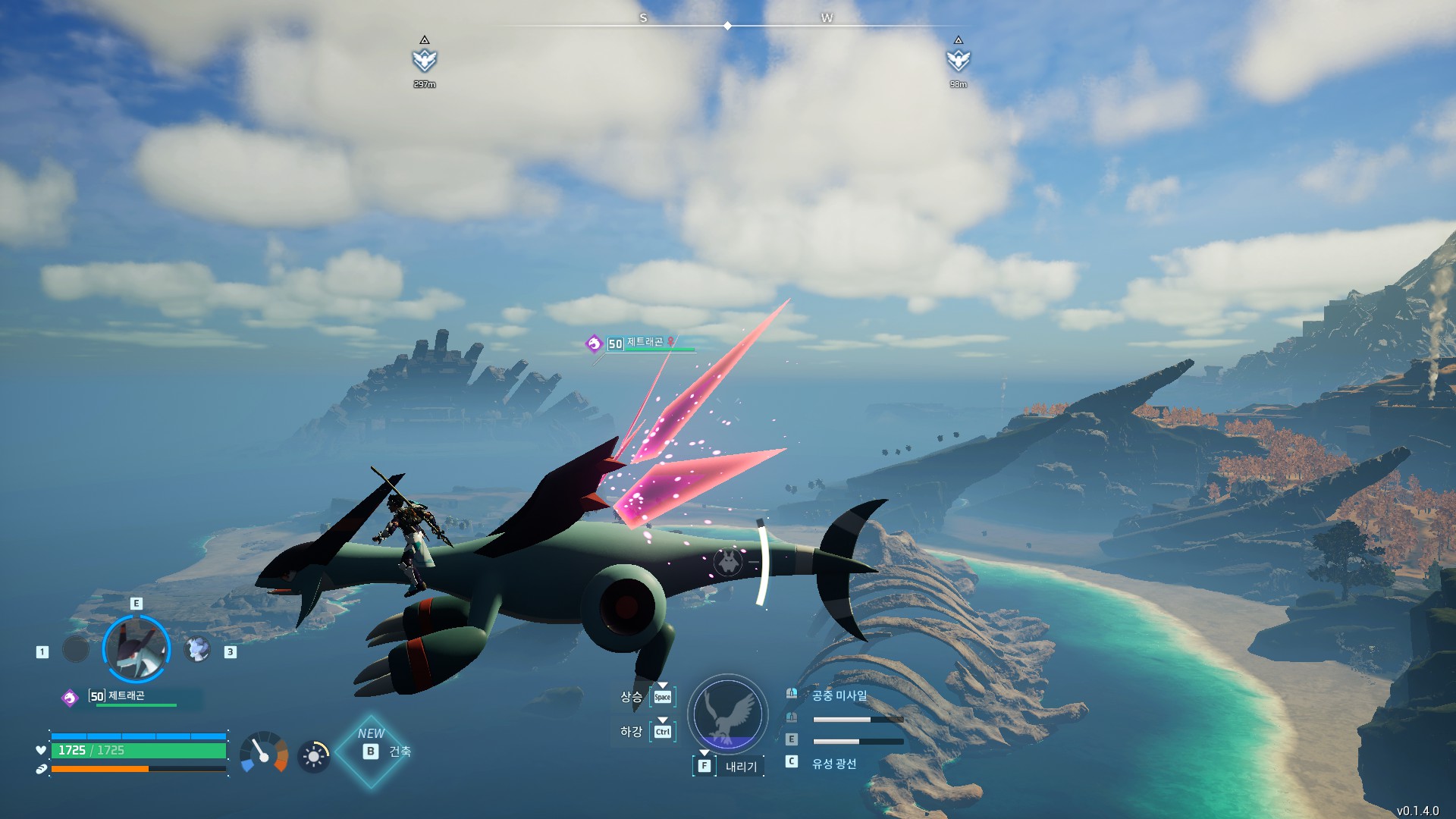This screenshot has height=819, width=1456.
Task: Click the compass marker showing 297m
Action: tap(425, 60)
